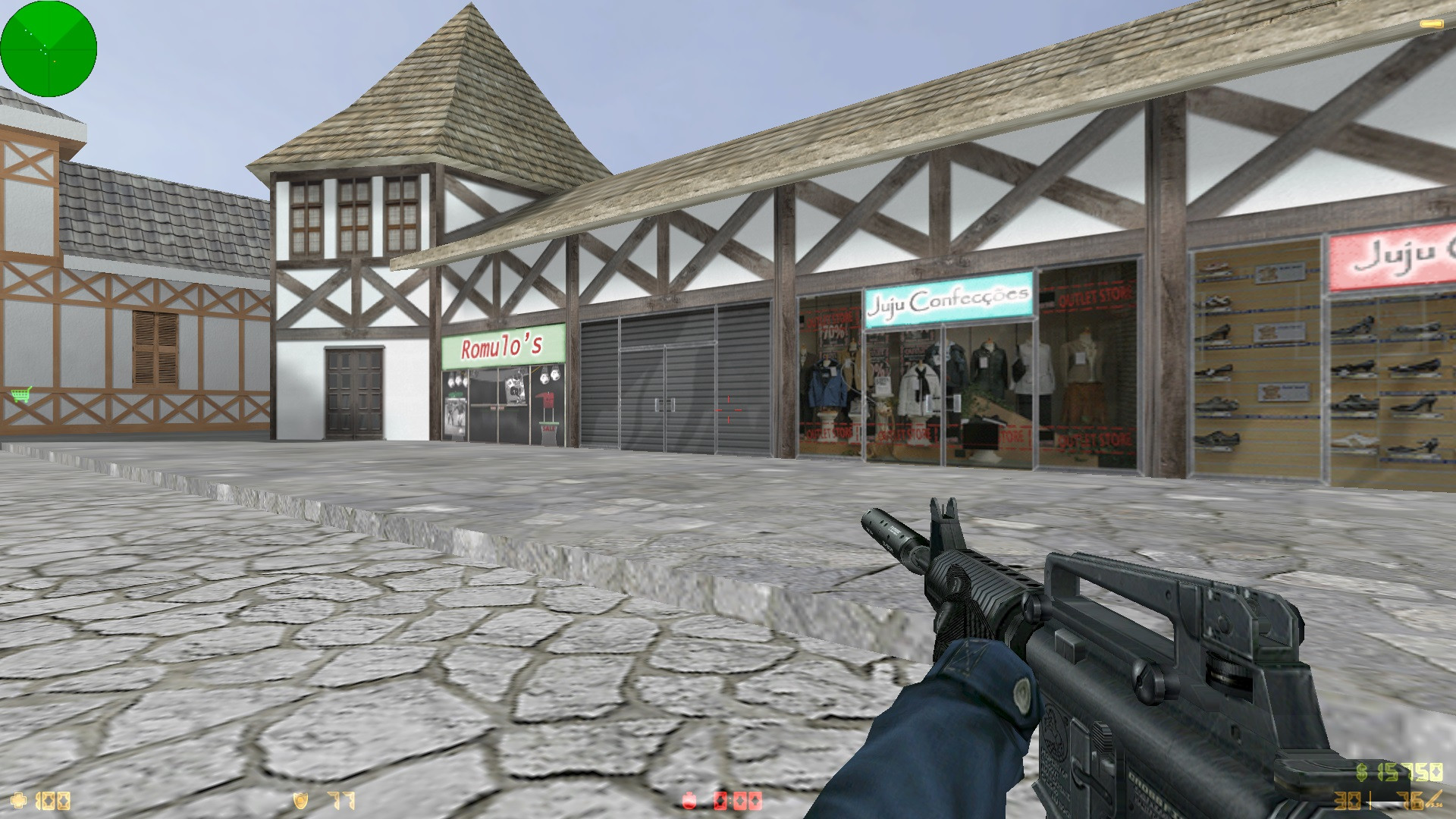1456x819 pixels.
Task: Toggle the radar display on the minimap
Action: coord(49,48)
